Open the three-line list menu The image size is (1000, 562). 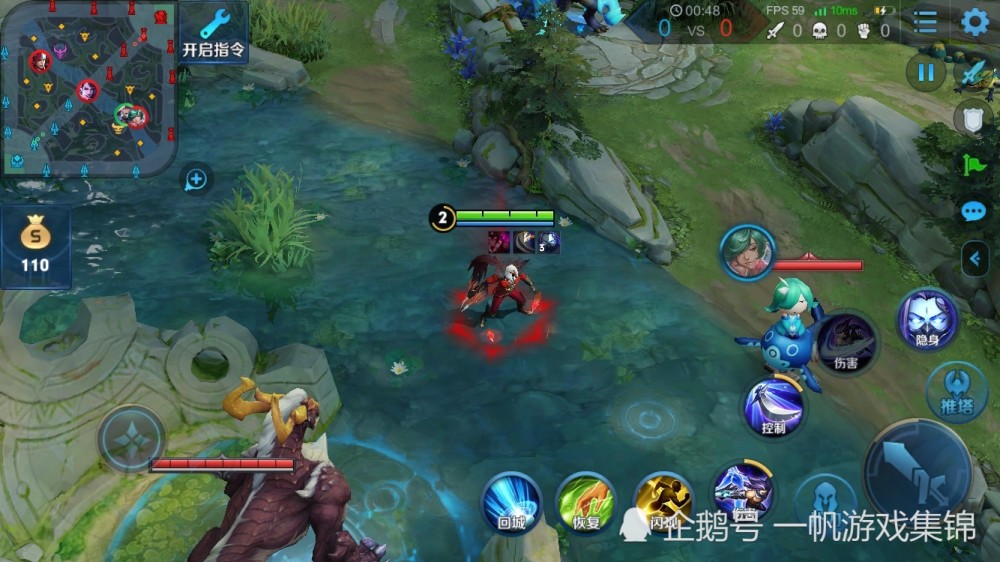click(926, 22)
